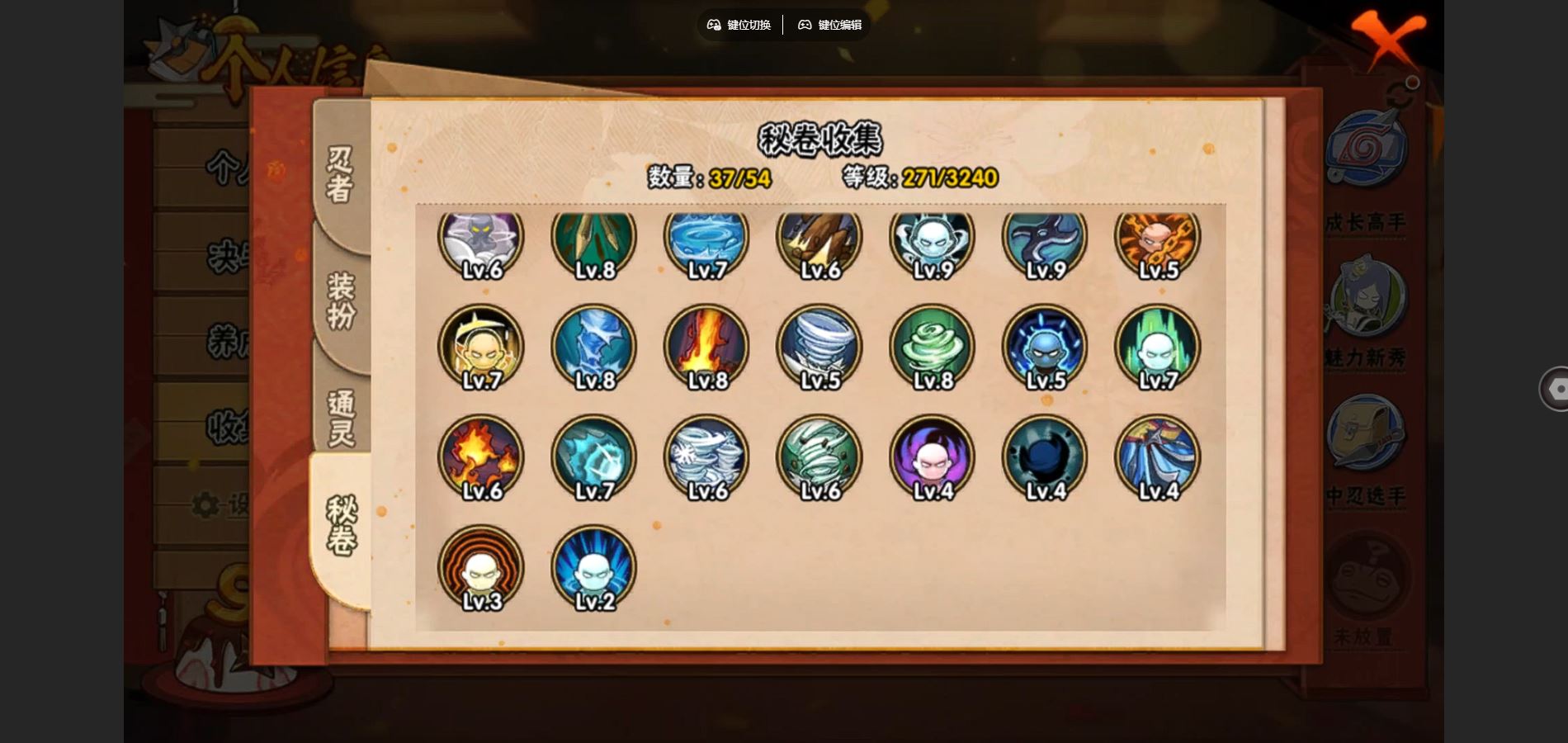Open 键位编辑 key mapping editor
Screen dimensions: 1568x743
coord(829,25)
